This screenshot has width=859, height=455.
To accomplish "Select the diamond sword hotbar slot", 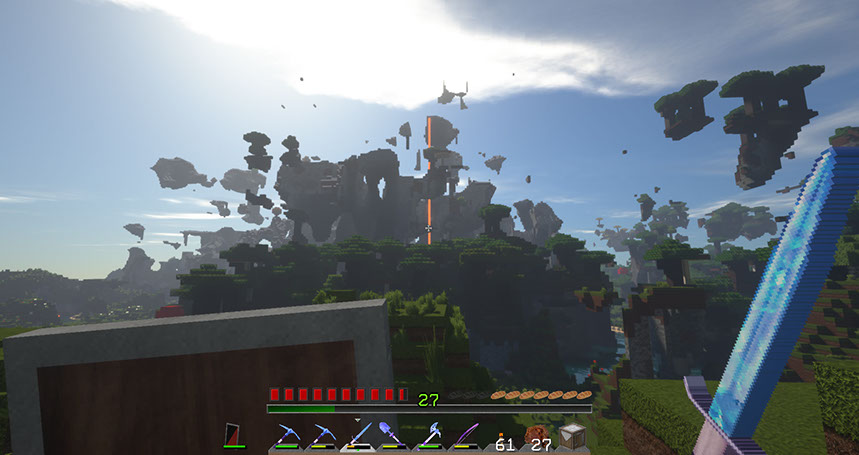I will click(x=358, y=435).
